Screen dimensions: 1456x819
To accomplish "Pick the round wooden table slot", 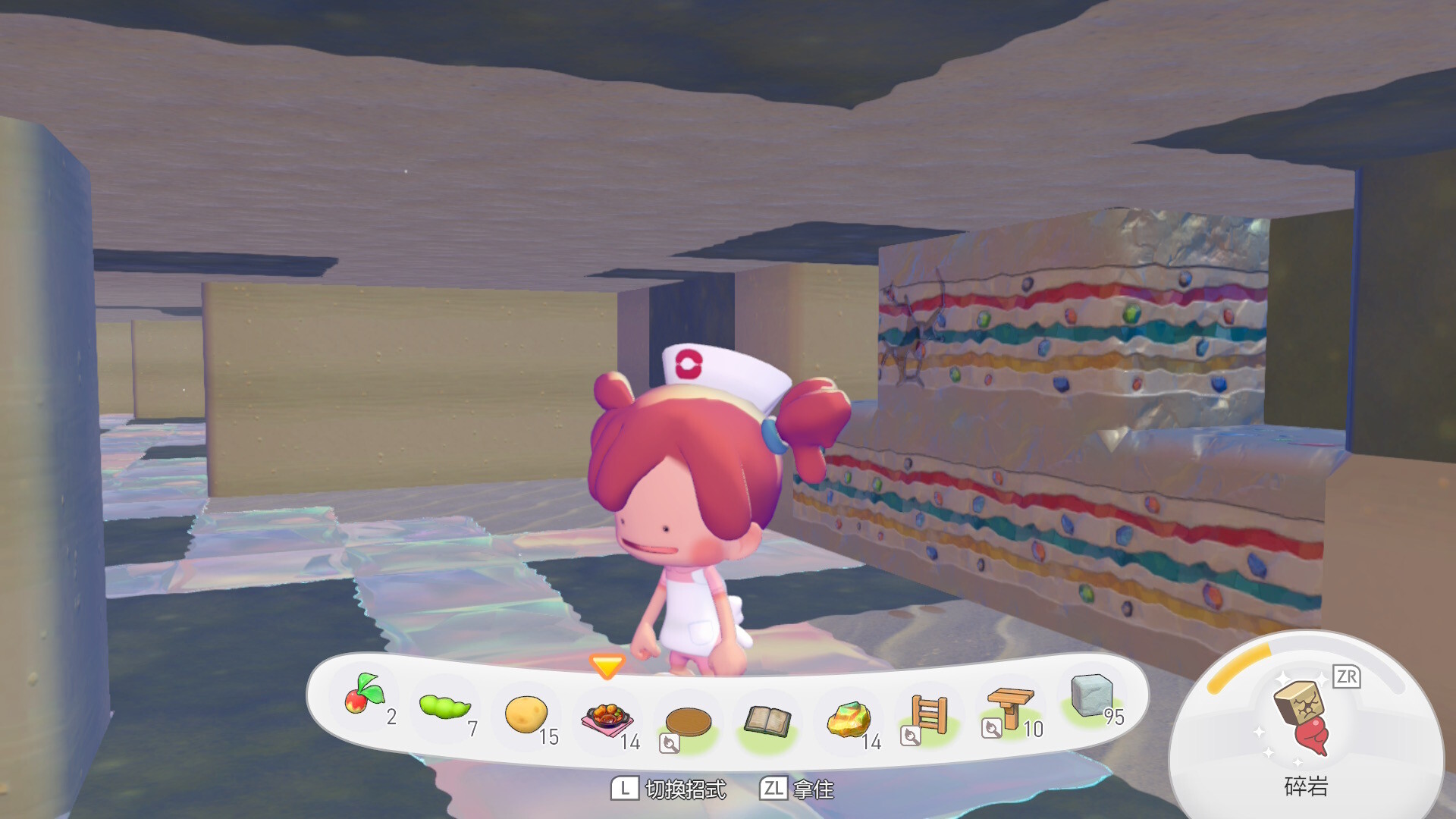I will 688,721.
